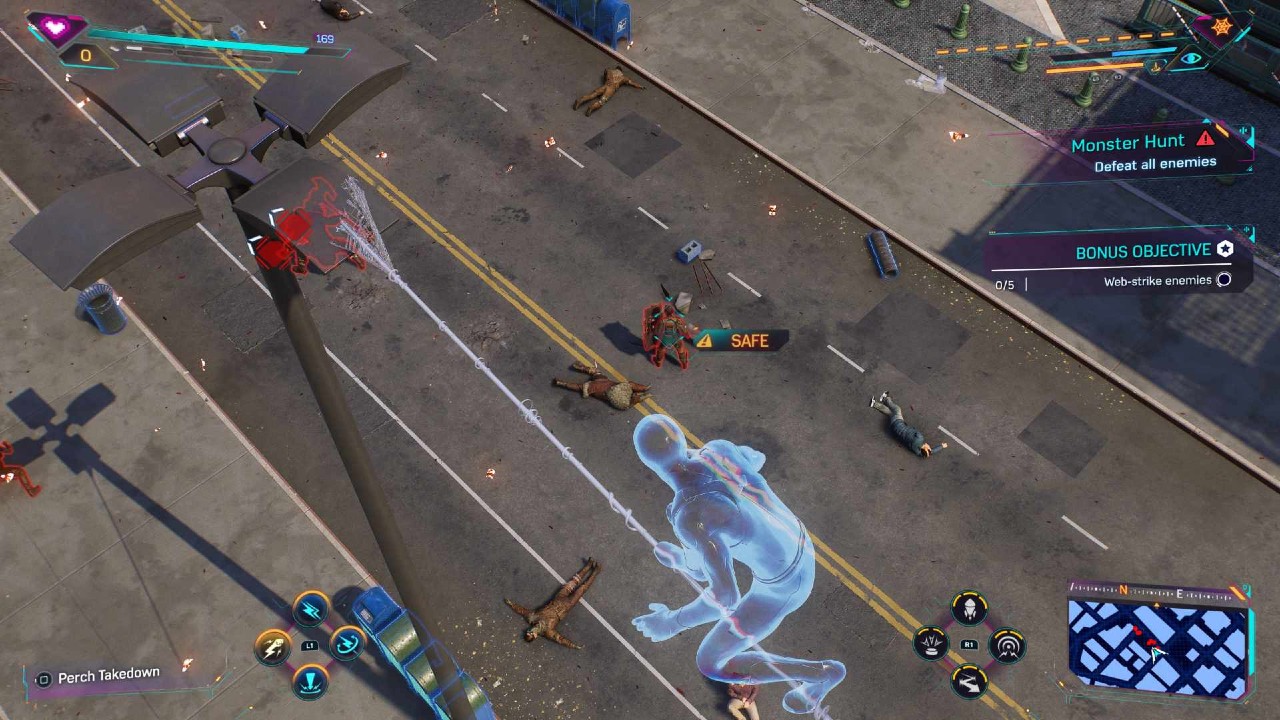Select the lightning dash ability icon
This screenshot has height=720, width=1280.
point(309,610)
